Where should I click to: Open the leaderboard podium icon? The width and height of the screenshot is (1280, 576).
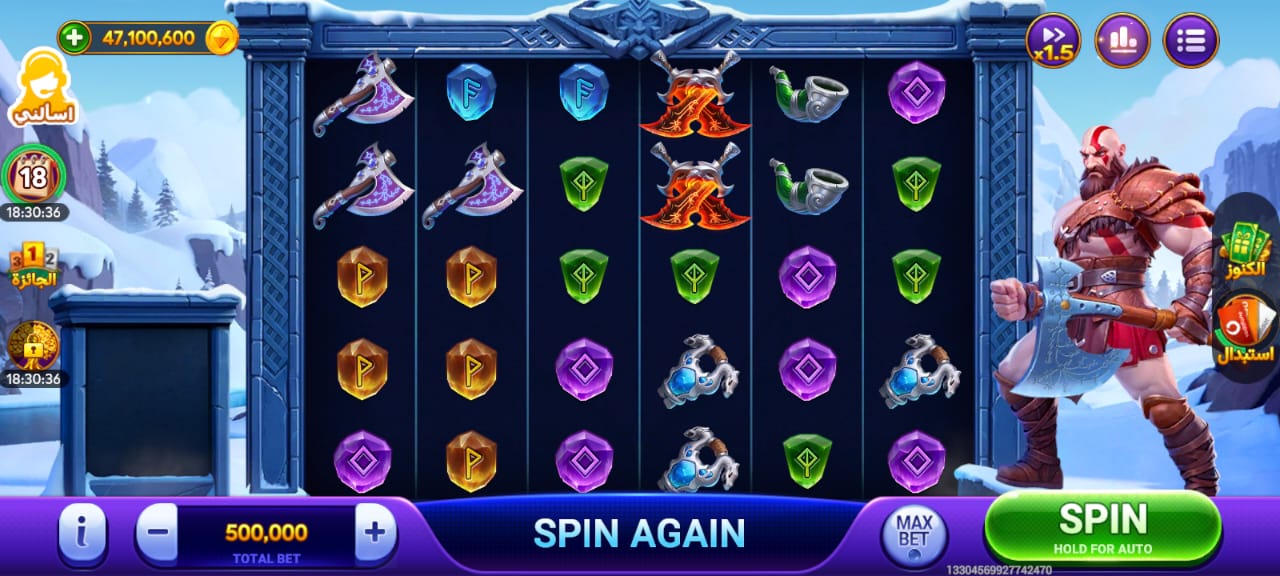pos(1122,41)
